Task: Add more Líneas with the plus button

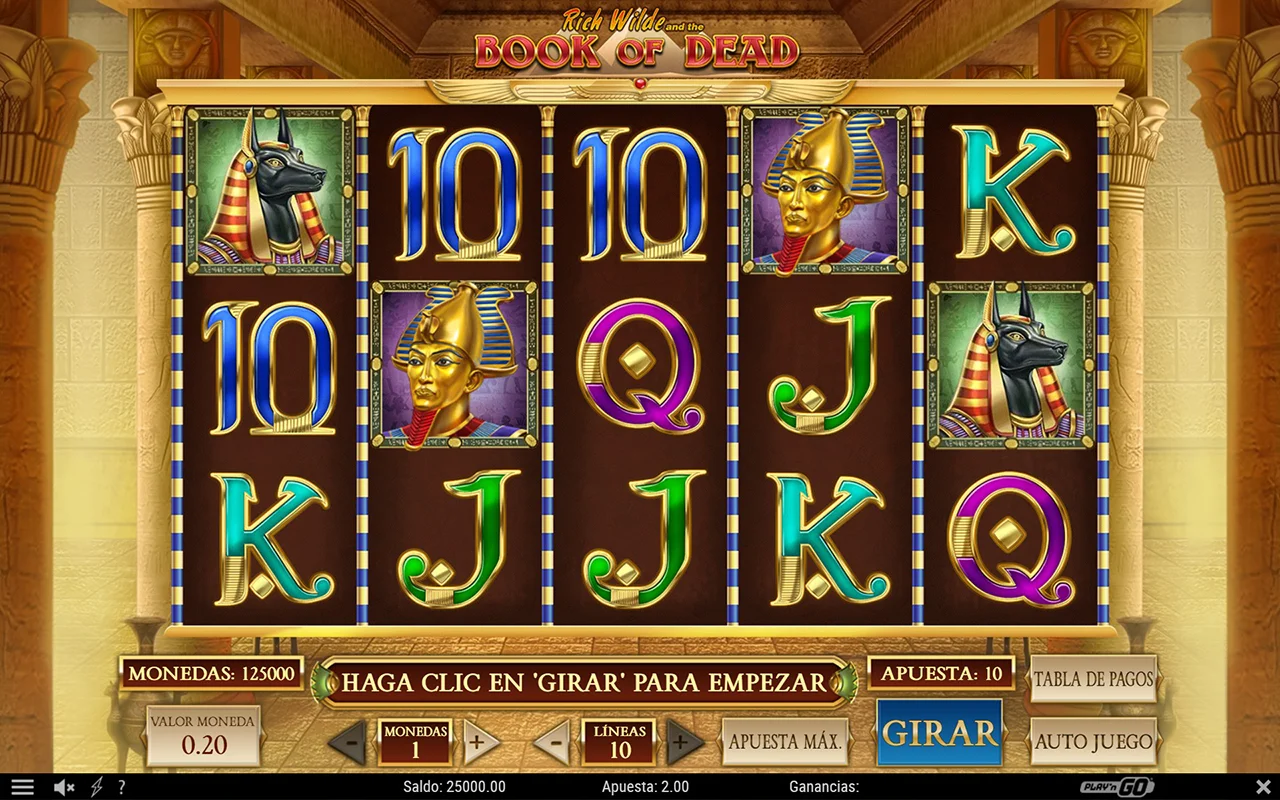Action: pos(685,742)
